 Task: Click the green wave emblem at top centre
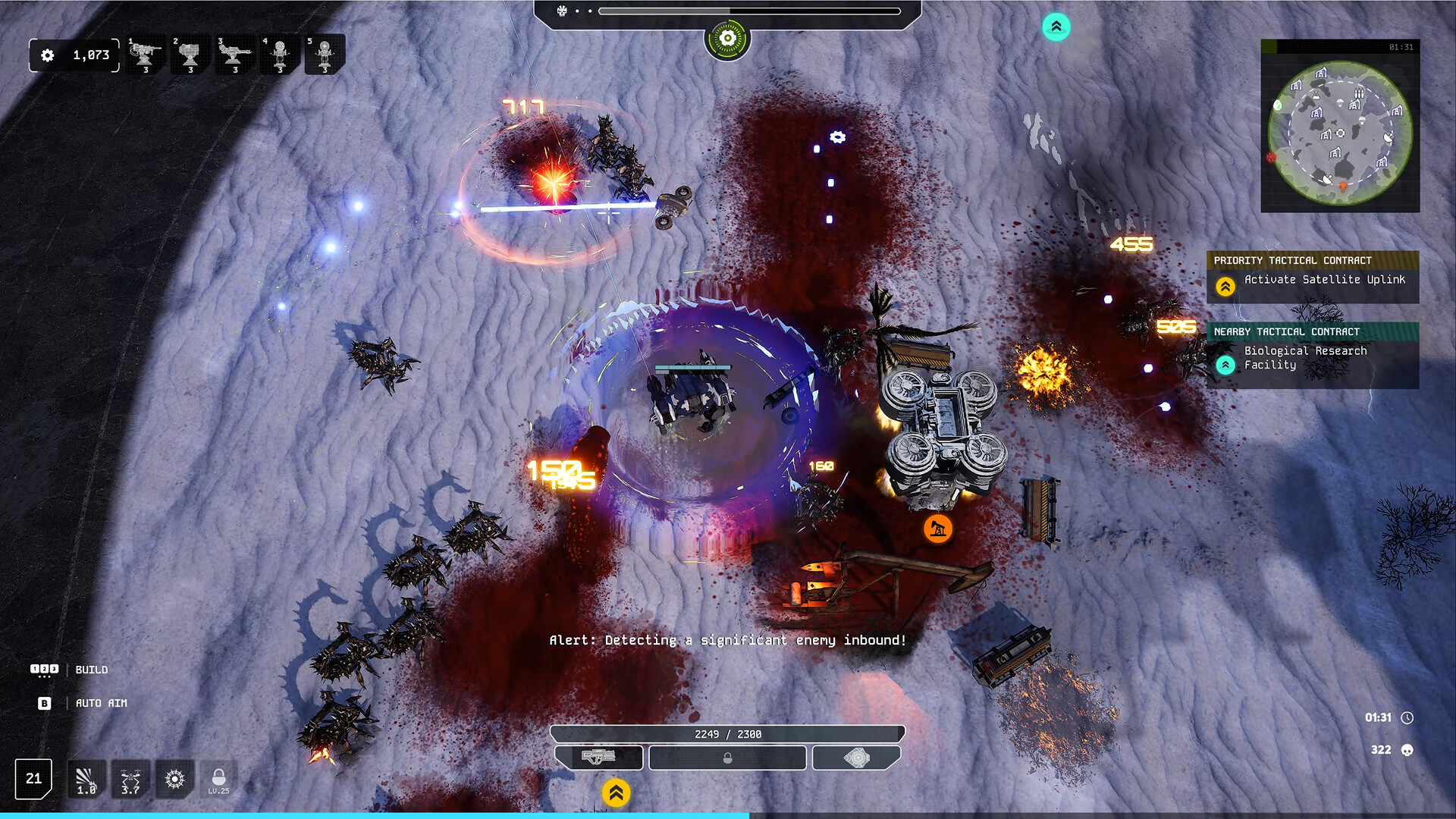tap(727, 39)
